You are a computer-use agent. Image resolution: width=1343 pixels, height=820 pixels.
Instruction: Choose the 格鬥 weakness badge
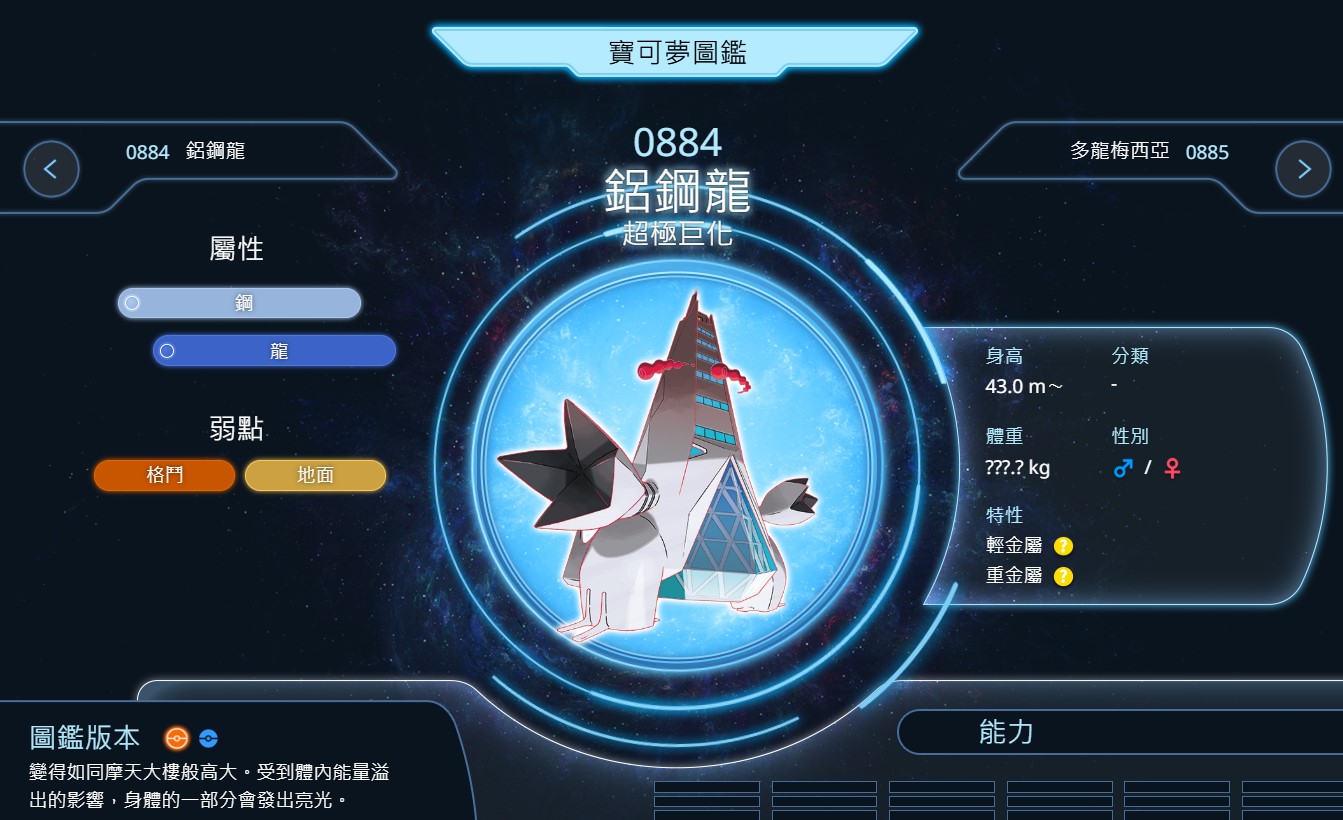click(164, 475)
